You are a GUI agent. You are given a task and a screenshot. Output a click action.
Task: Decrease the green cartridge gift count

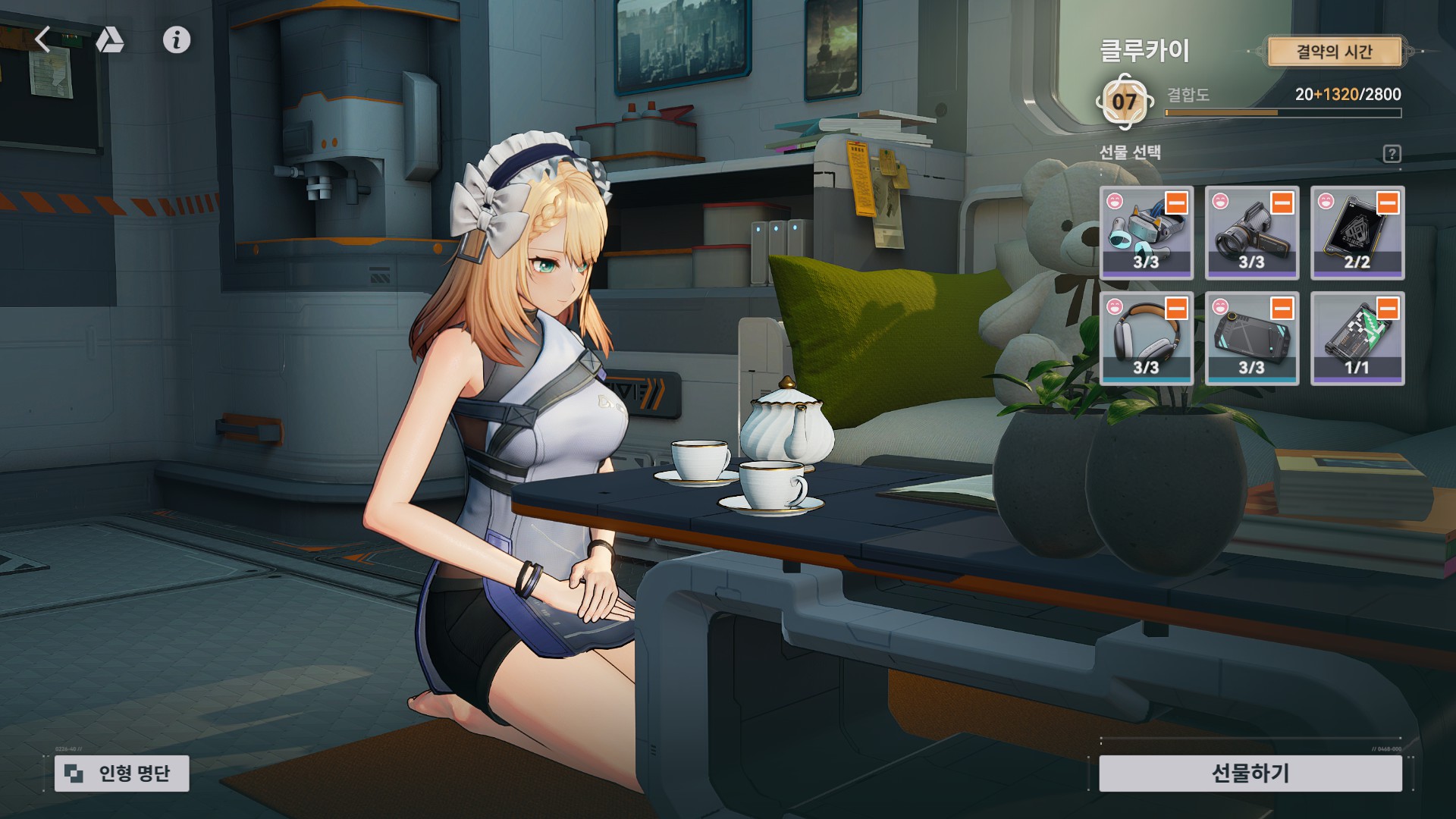[x=1388, y=309]
